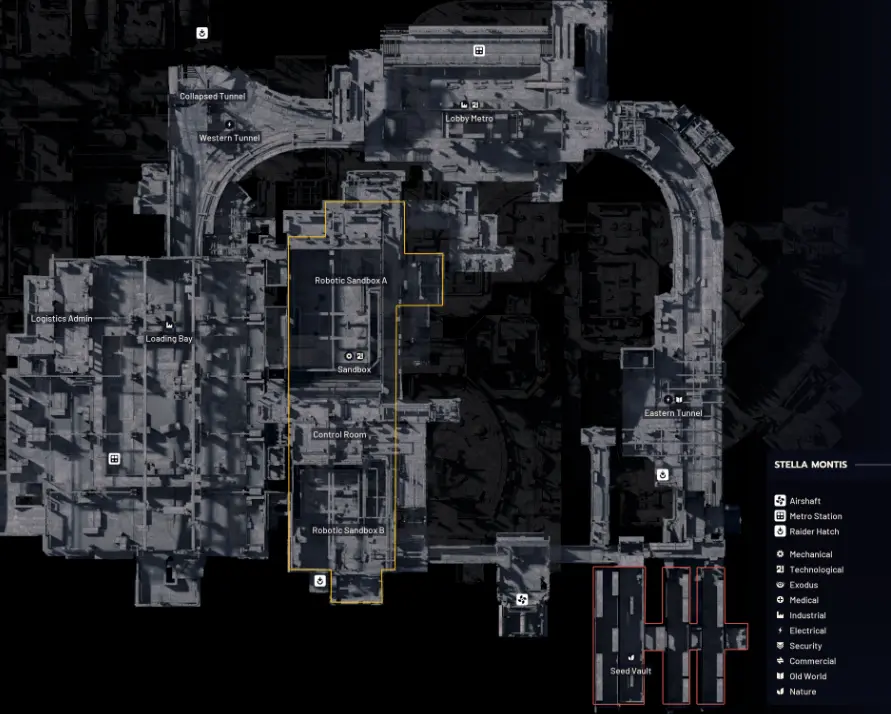The height and width of the screenshot is (714, 891).
Task: Choose the Commercial legend entry
Action: 812,661
